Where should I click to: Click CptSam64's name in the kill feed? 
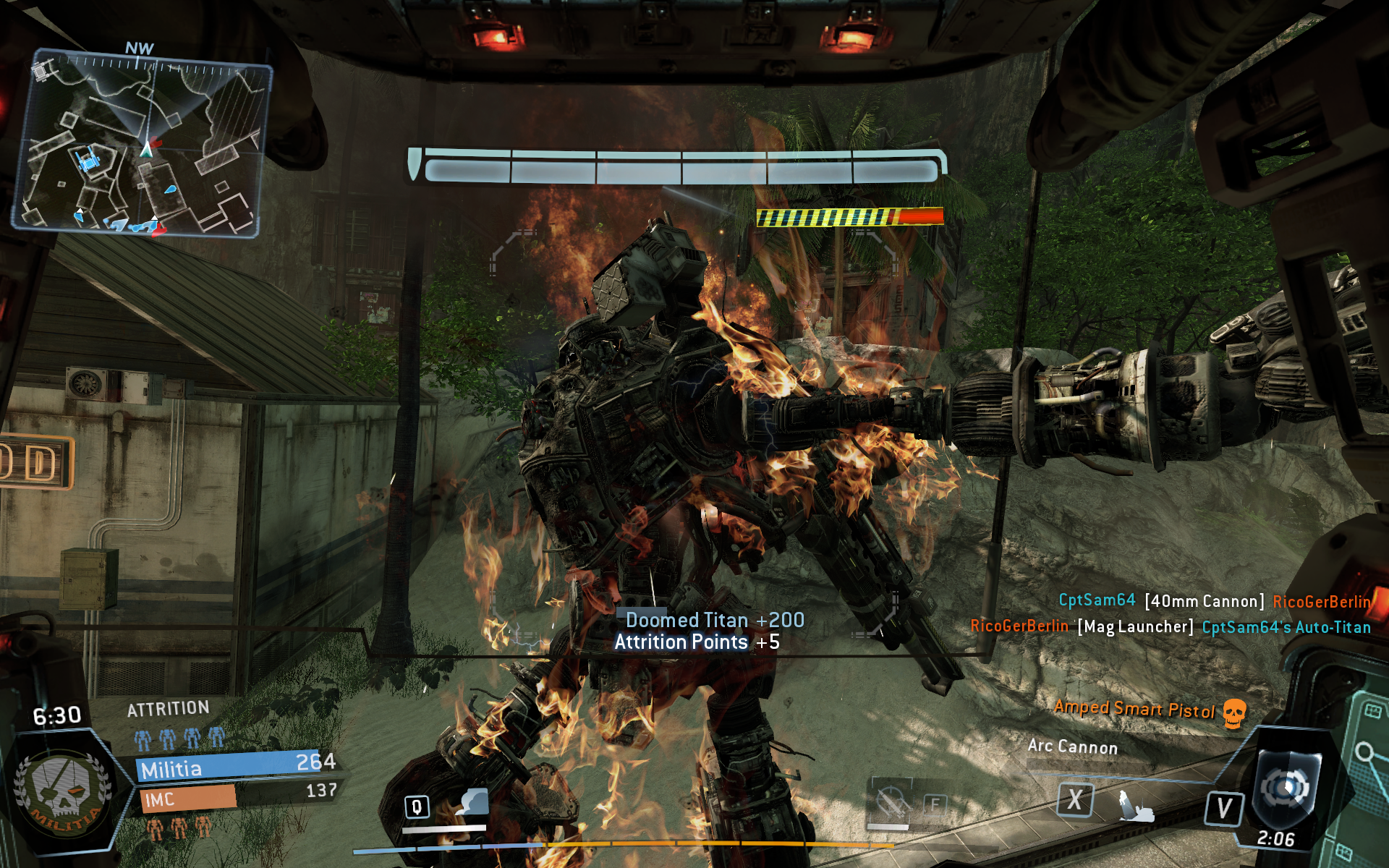[x=1097, y=600]
